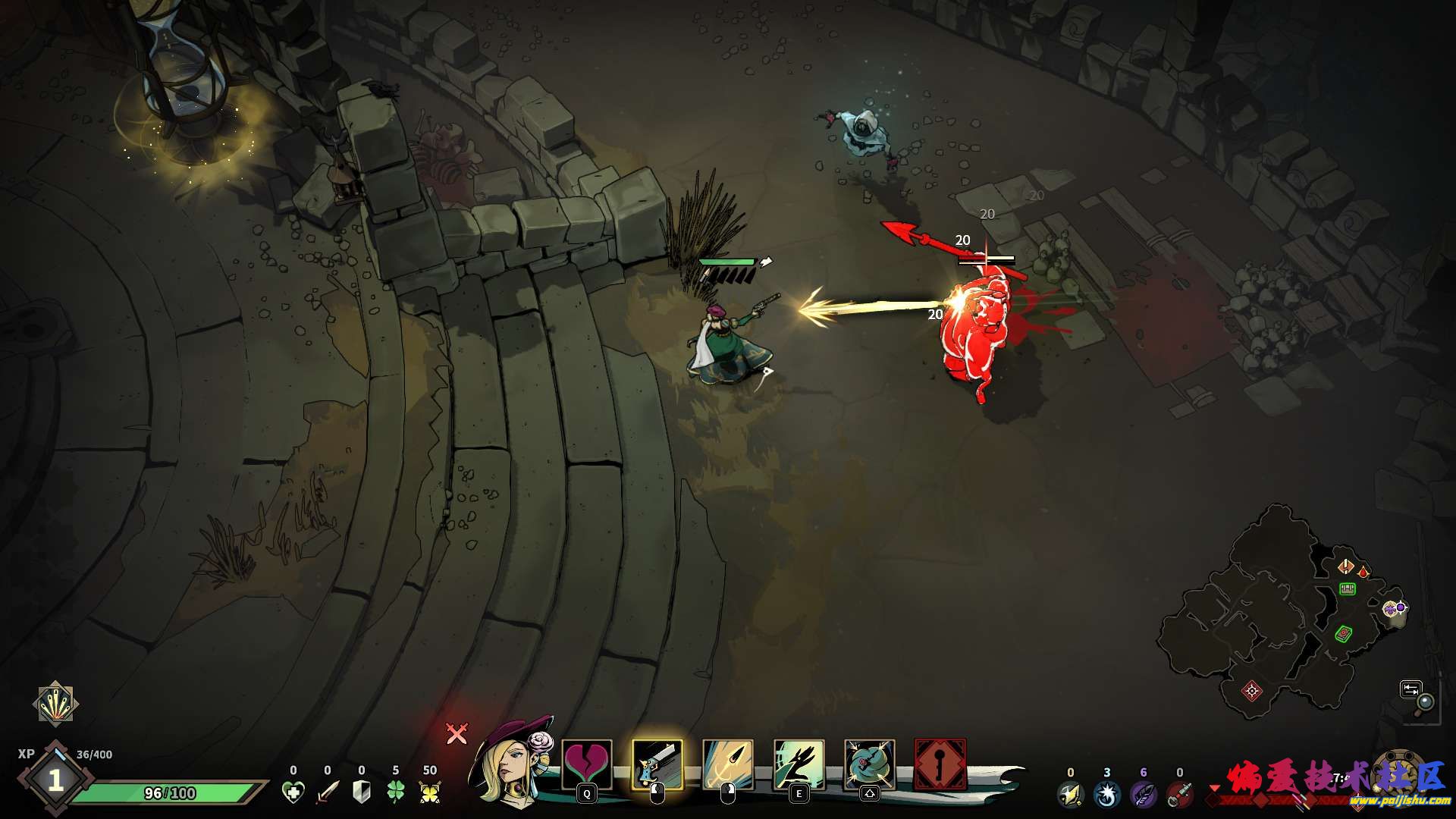This screenshot has width=1456, height=819.
Task: Click the level 1 diamond badge
Action: click(55, 780)
